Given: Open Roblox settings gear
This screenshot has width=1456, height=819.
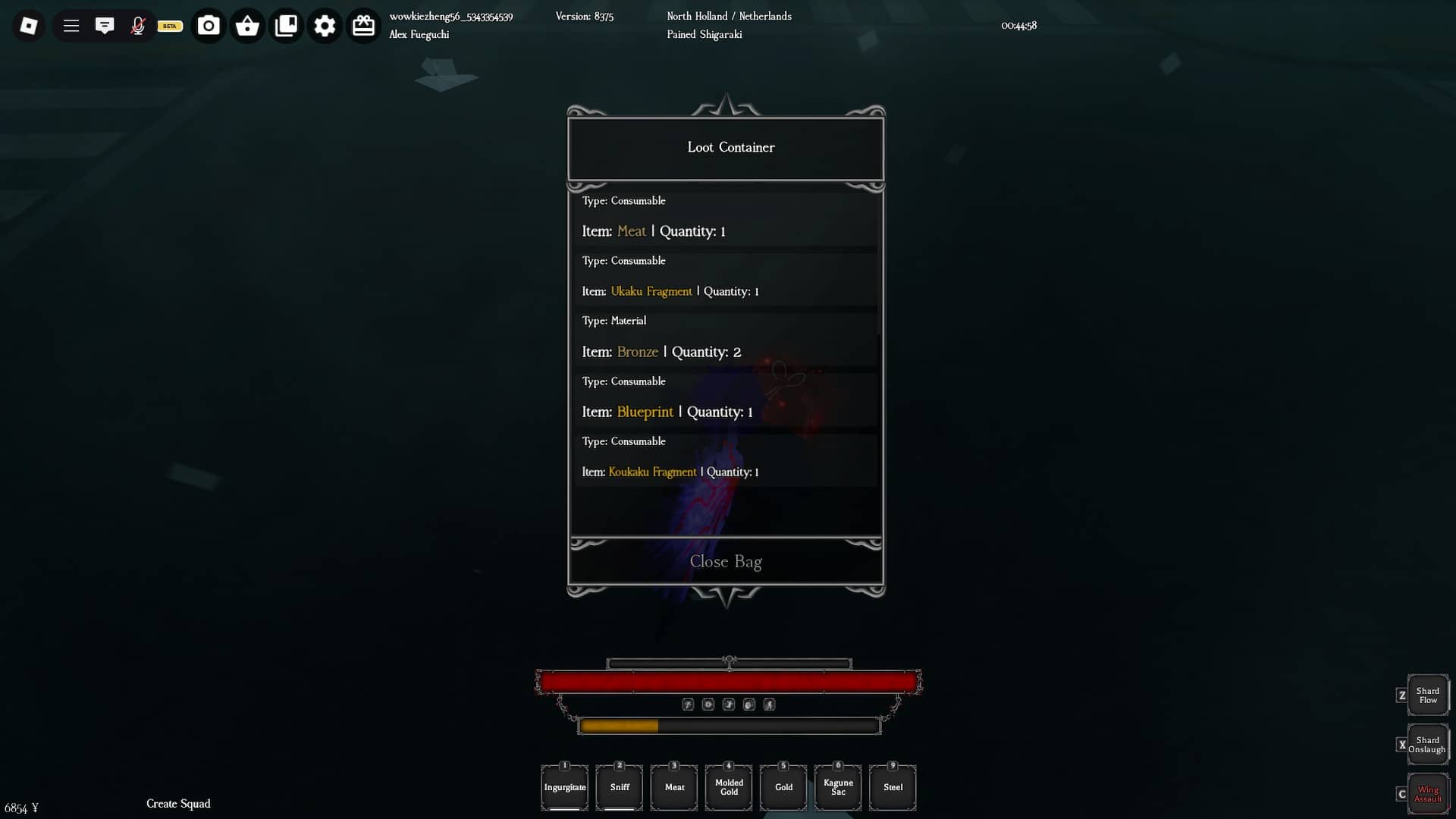Looking at the screenshot, I should (325, 25).
